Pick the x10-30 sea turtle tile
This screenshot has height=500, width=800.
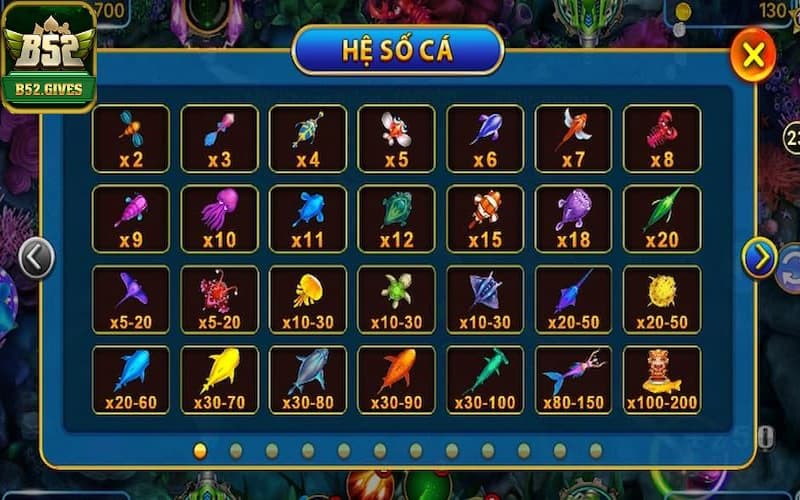pos(396,298)
